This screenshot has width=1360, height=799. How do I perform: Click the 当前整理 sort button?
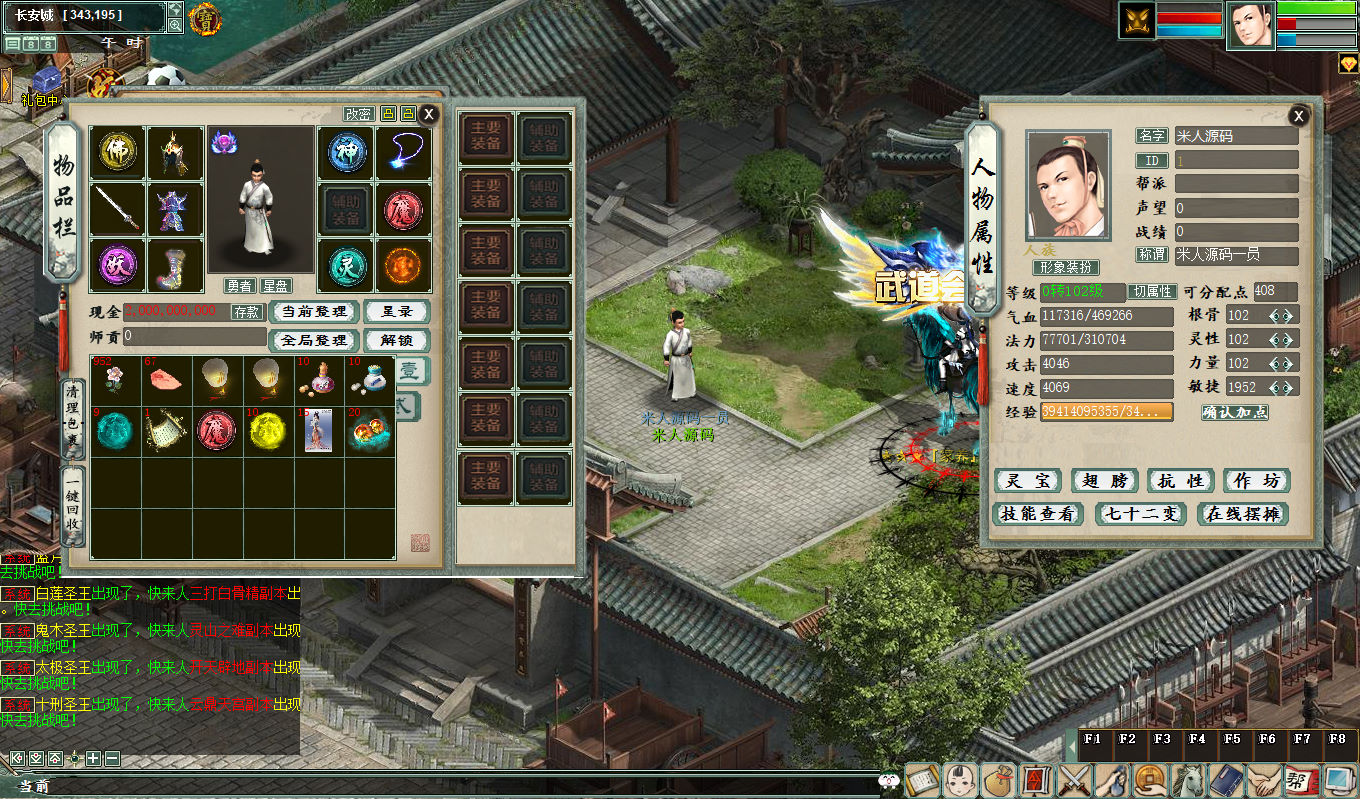tap(313, 312)
